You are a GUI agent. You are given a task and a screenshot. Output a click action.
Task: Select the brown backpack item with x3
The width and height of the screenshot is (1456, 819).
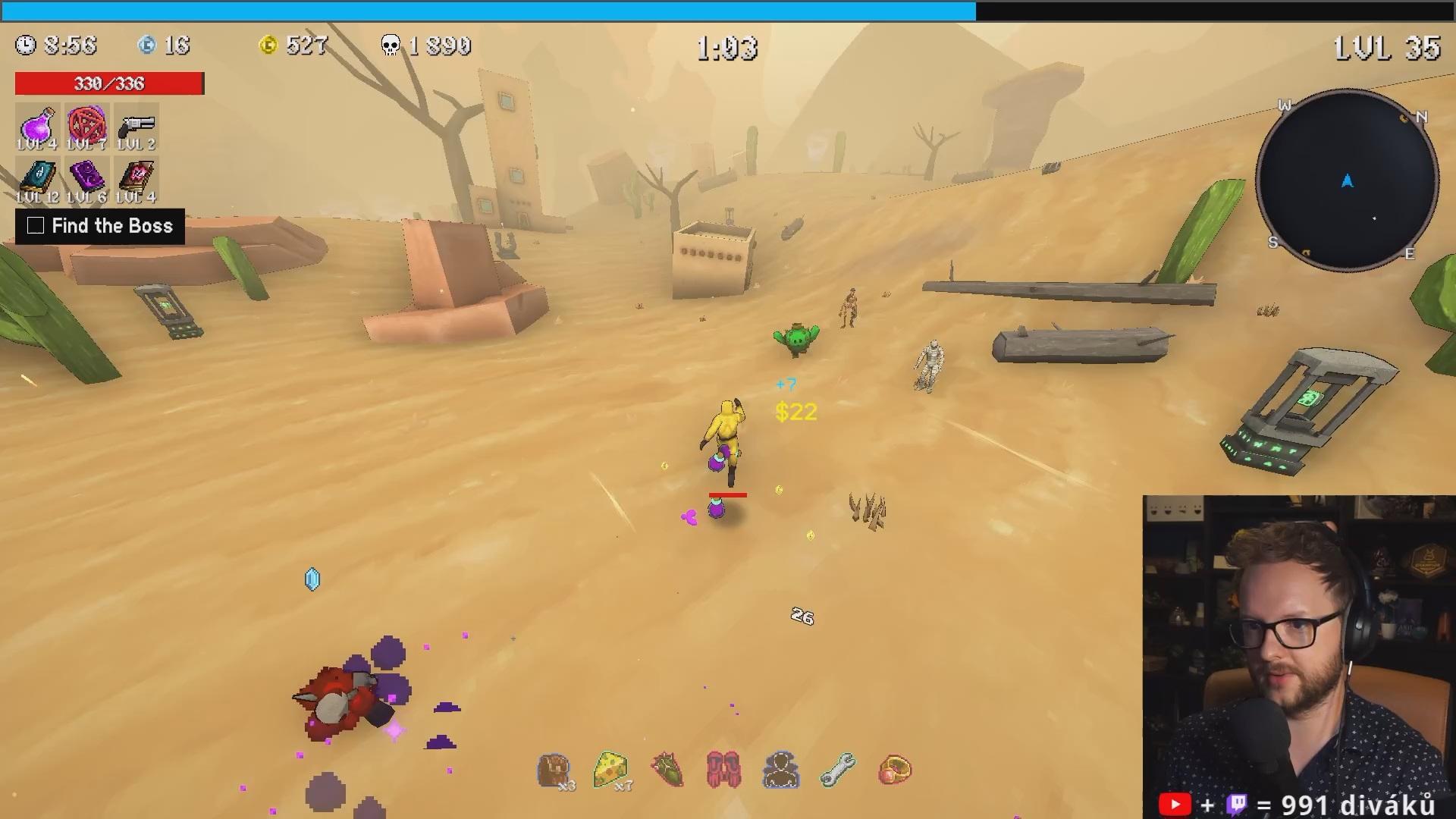[554, 770]
